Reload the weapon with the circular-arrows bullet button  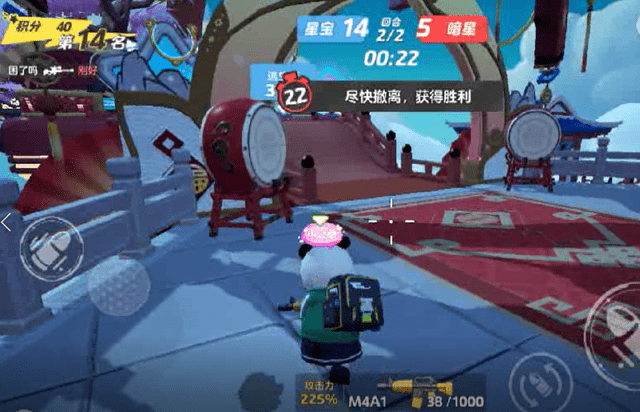pyautogui.click(x=538, y=384)
